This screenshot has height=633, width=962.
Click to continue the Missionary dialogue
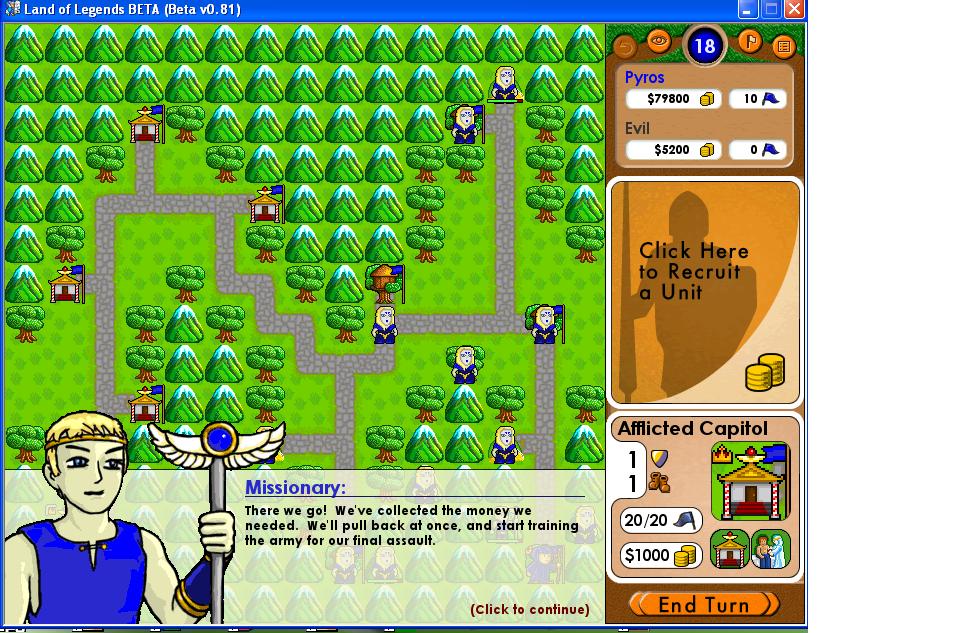[x=529, y=609]
